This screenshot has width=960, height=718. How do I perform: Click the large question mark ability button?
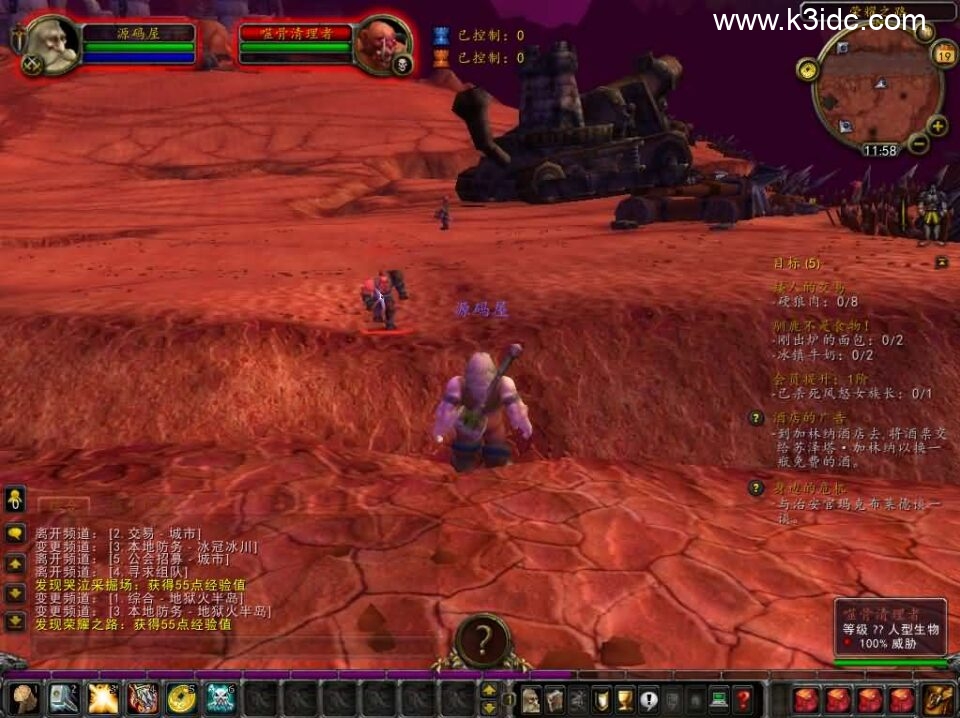click(482, 638)
